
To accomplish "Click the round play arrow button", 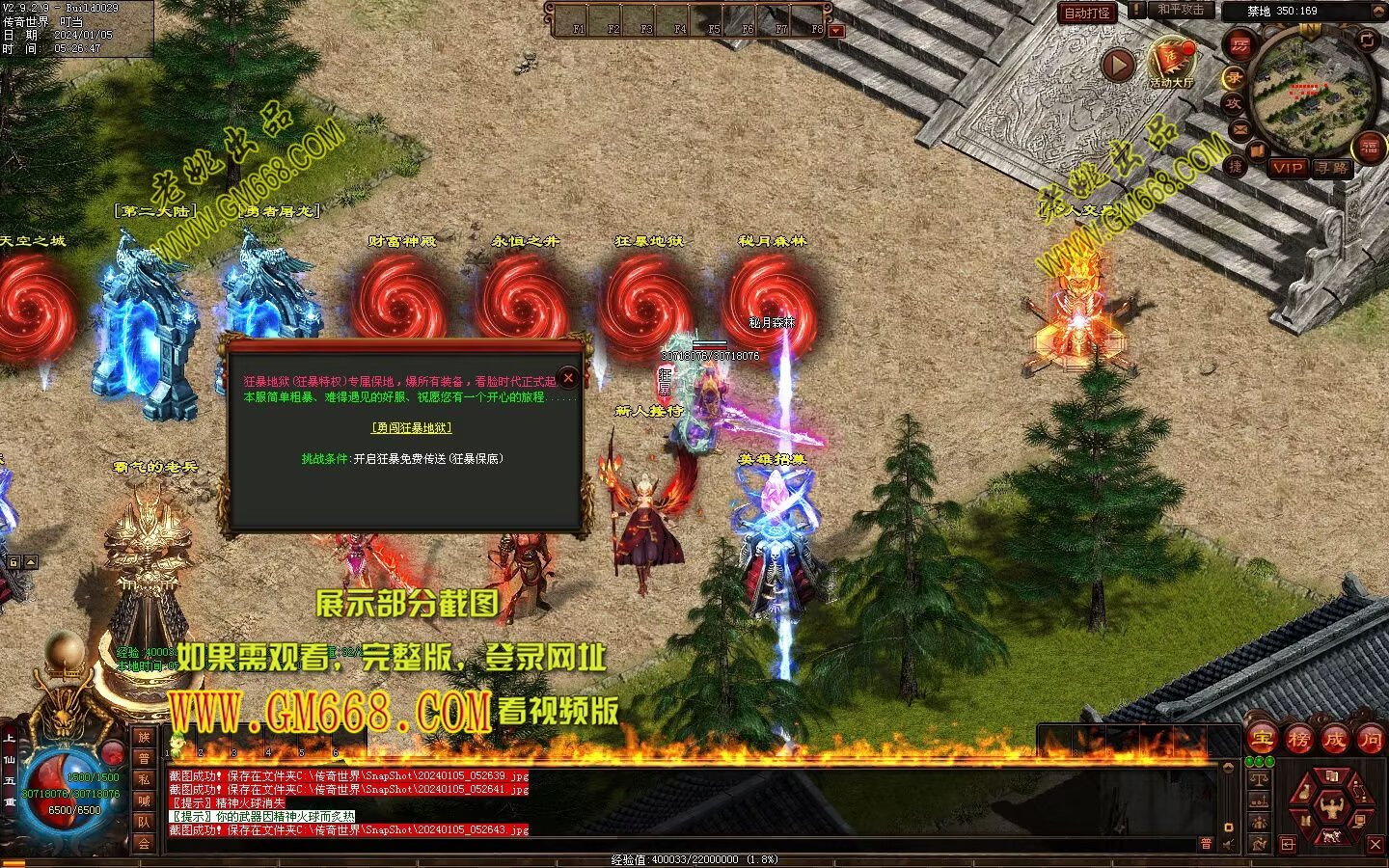I will coord(1118,65).
